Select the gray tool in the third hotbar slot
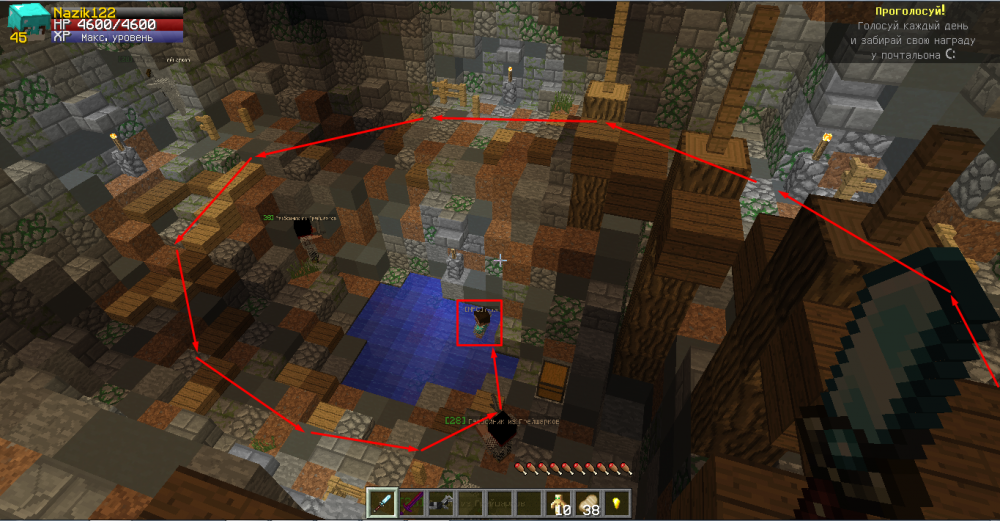The image size is (1000, 521). pos(441,503)
